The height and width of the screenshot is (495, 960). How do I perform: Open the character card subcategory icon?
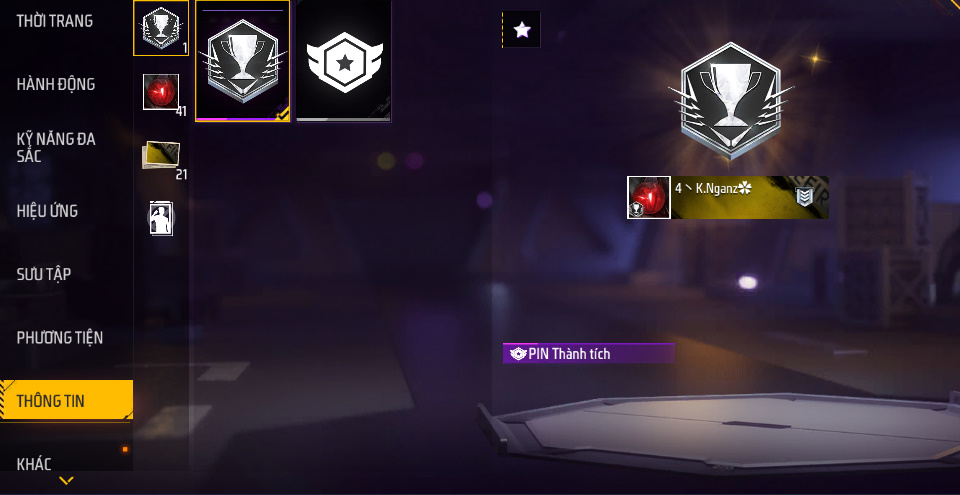160,217
